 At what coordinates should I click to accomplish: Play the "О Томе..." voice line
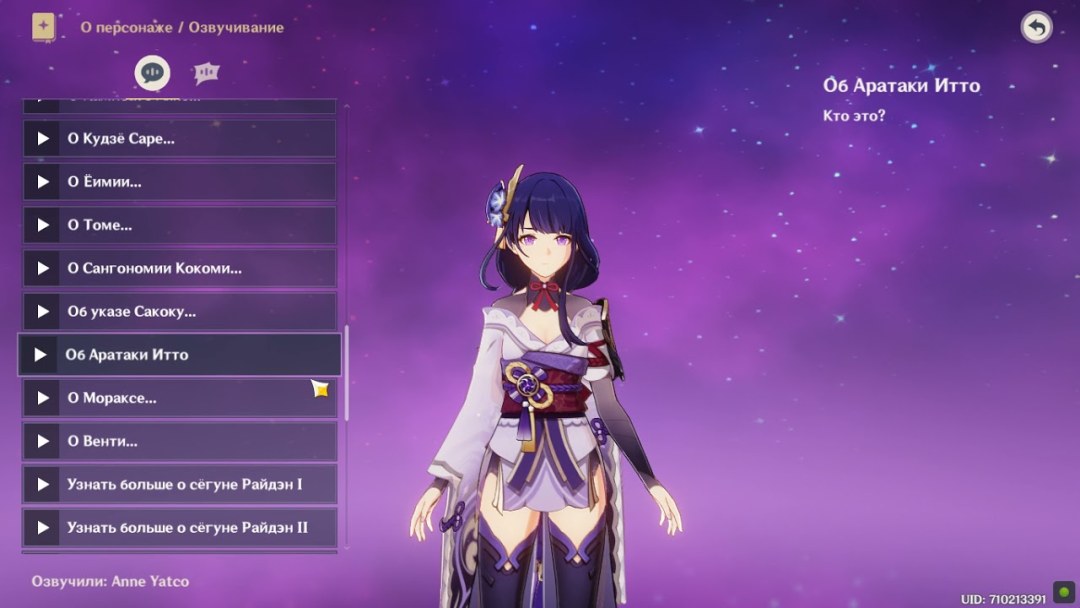click(x=180, y=225)
